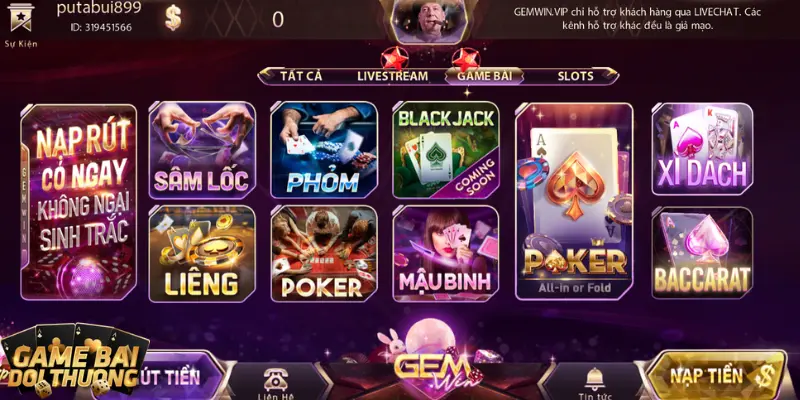Viewport: 800px width, 400px height.
Task: Choose the small Poker table tile
Action: click(323, 254)
